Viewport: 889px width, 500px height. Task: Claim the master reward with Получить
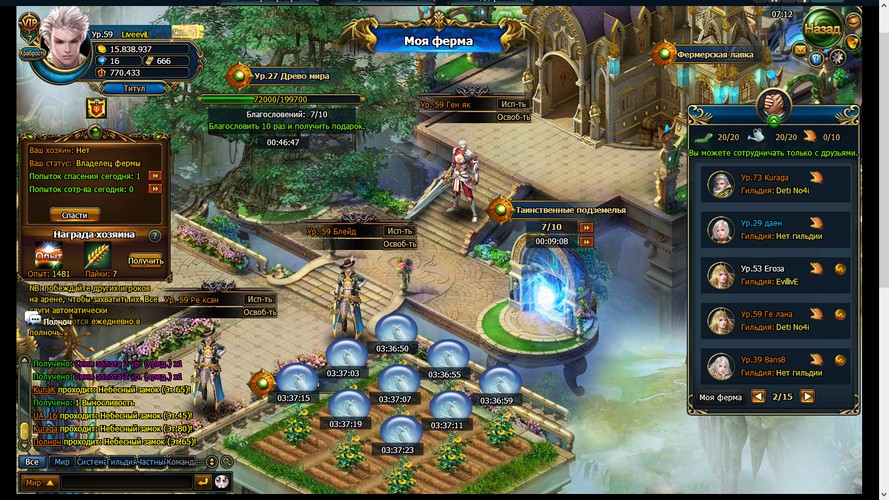[145, 261]
